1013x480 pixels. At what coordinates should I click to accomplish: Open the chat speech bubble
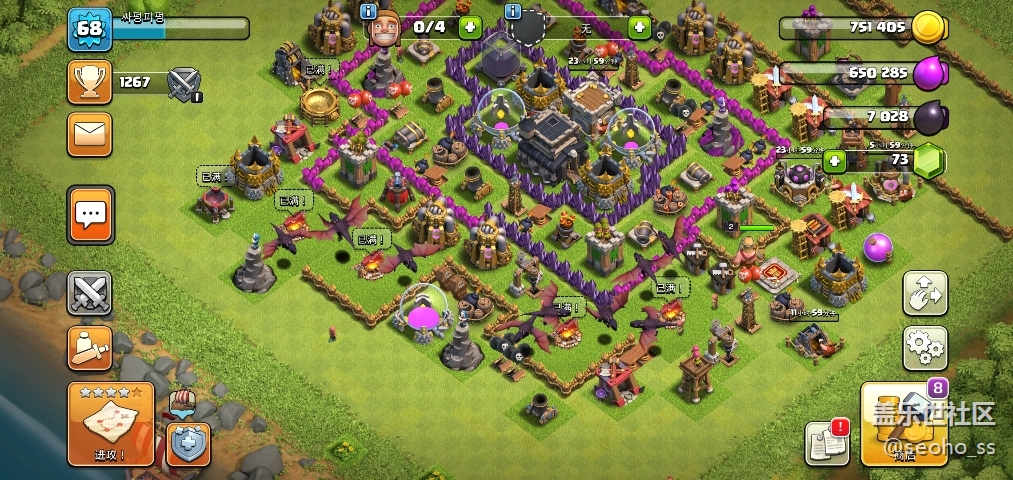pos(90,213)
